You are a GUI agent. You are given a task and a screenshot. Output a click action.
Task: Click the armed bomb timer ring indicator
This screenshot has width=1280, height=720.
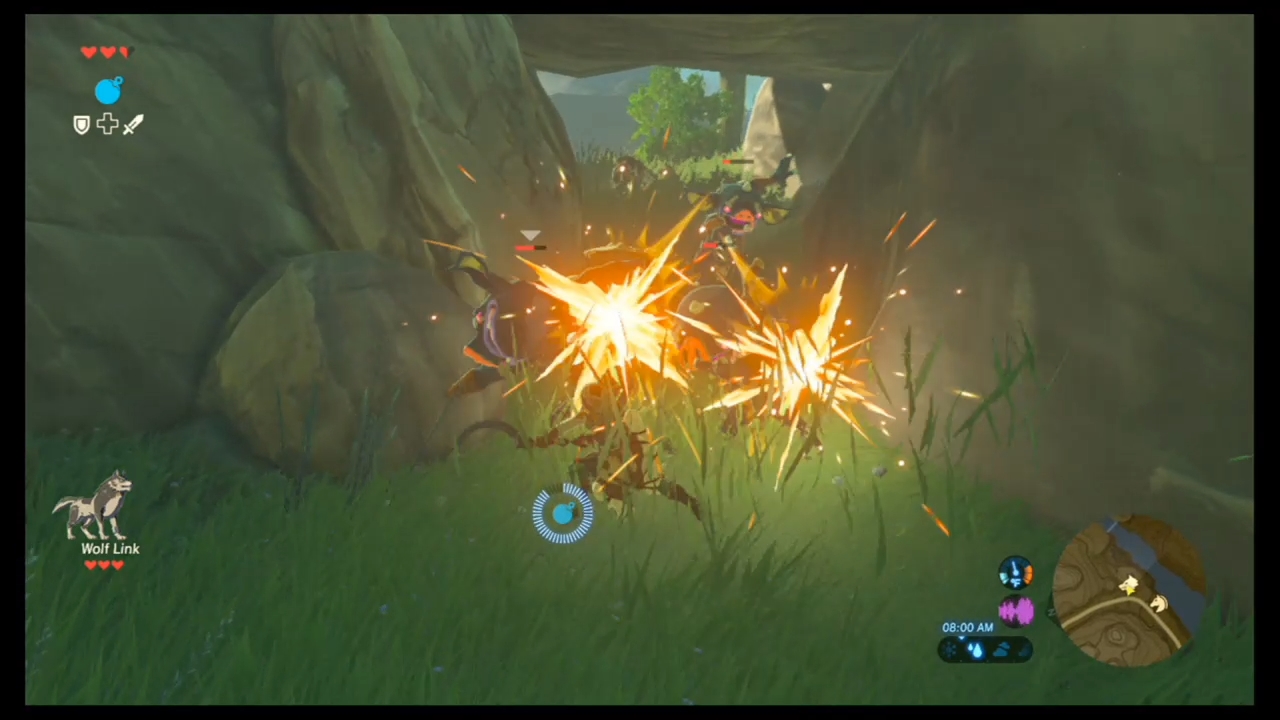coord(563,513)
